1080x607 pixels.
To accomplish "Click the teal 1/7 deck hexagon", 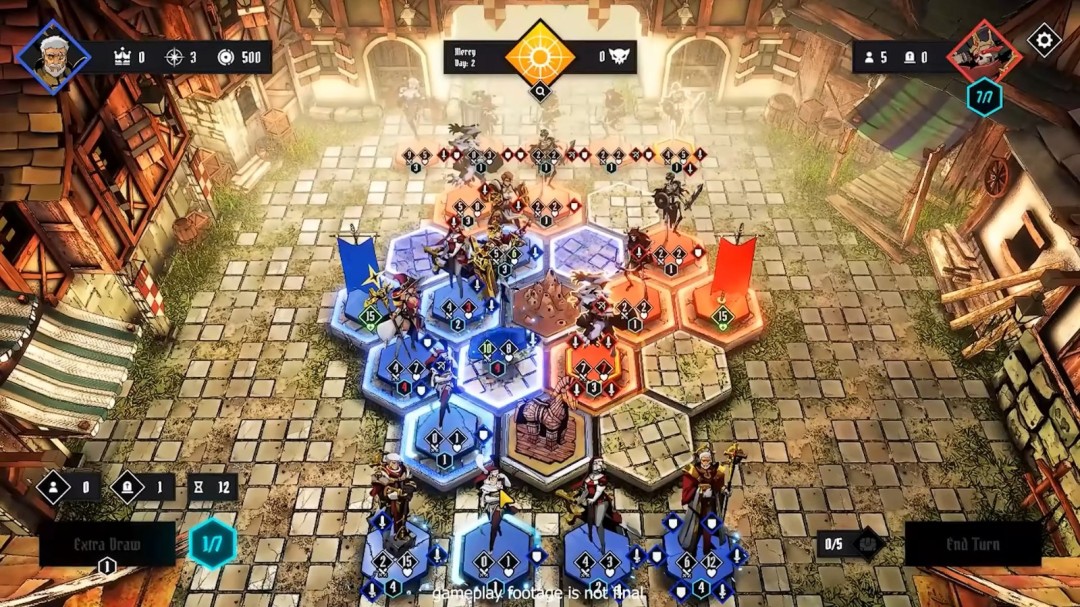I will 212,545.
